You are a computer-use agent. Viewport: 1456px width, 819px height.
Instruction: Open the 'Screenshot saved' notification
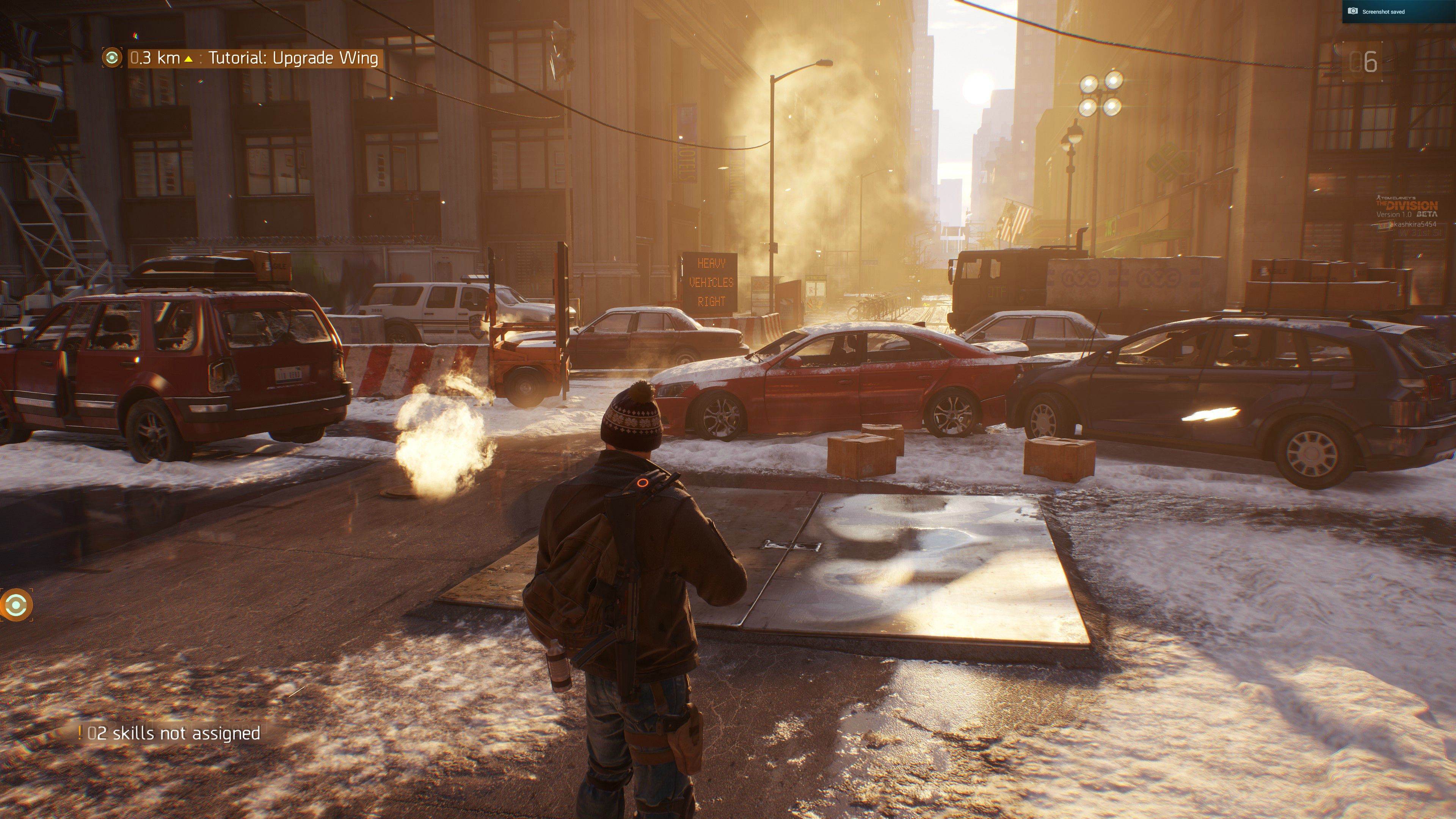tap(1398, 11)
